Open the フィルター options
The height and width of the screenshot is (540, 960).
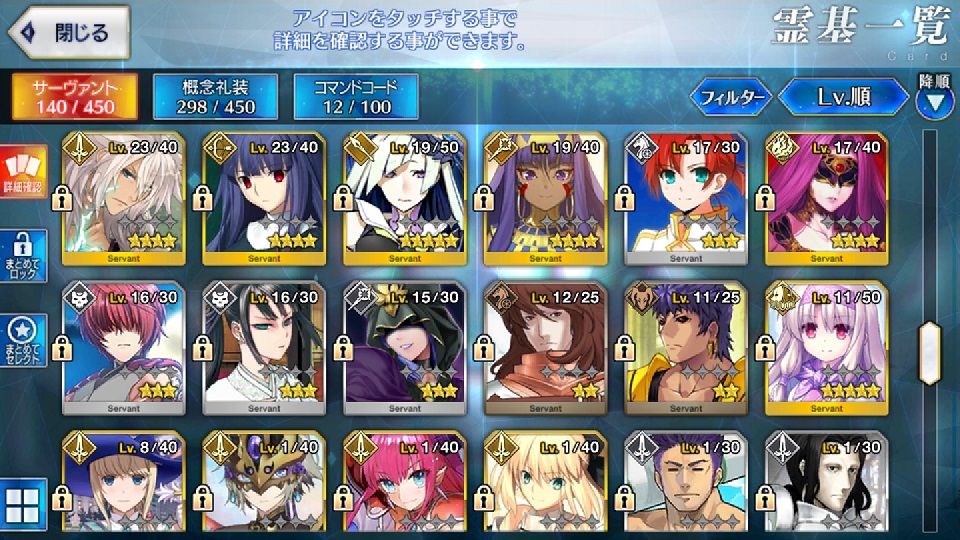(732, 98)
